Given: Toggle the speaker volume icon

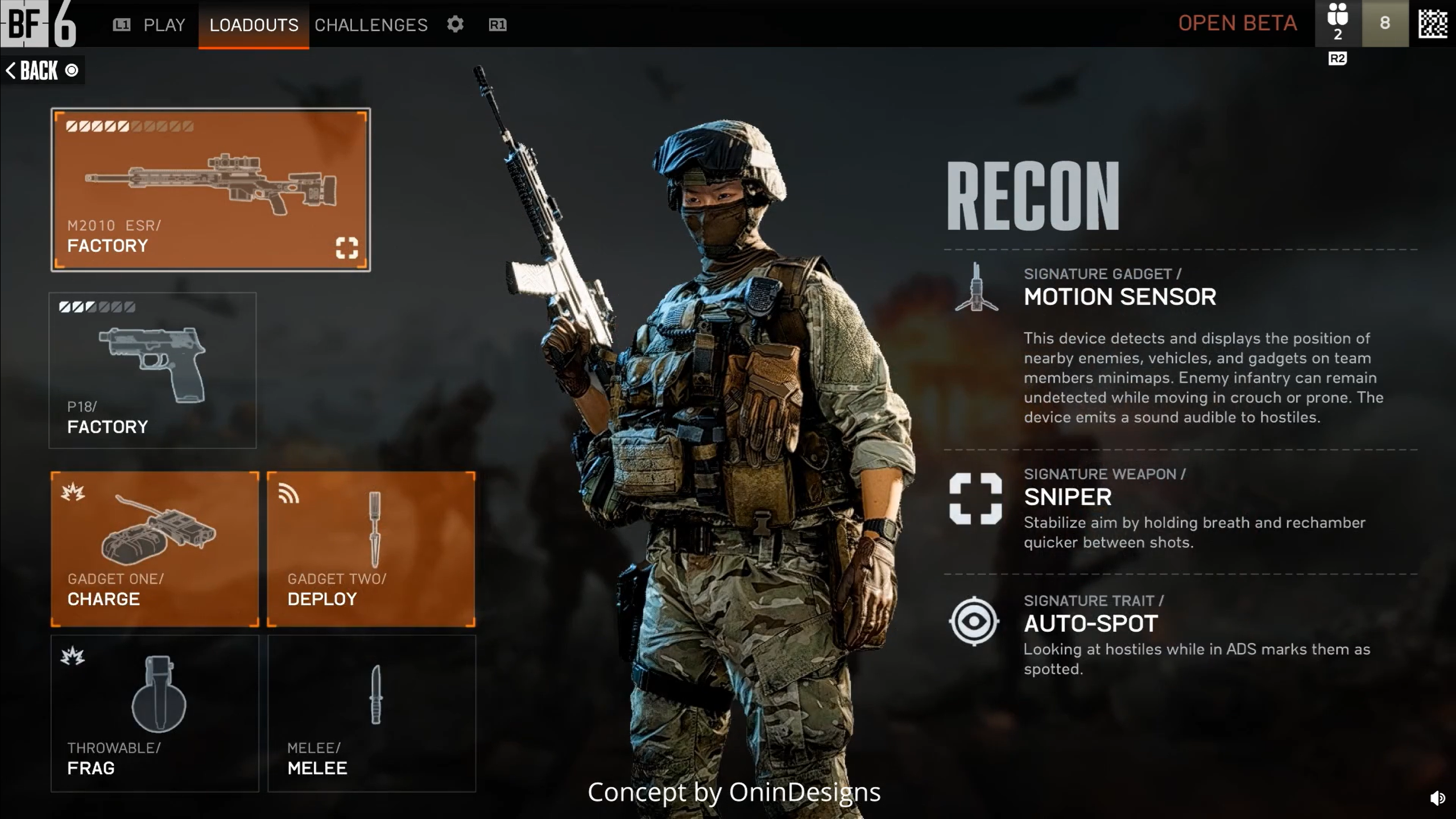Looking at the screenshot, I should 1437,799.
